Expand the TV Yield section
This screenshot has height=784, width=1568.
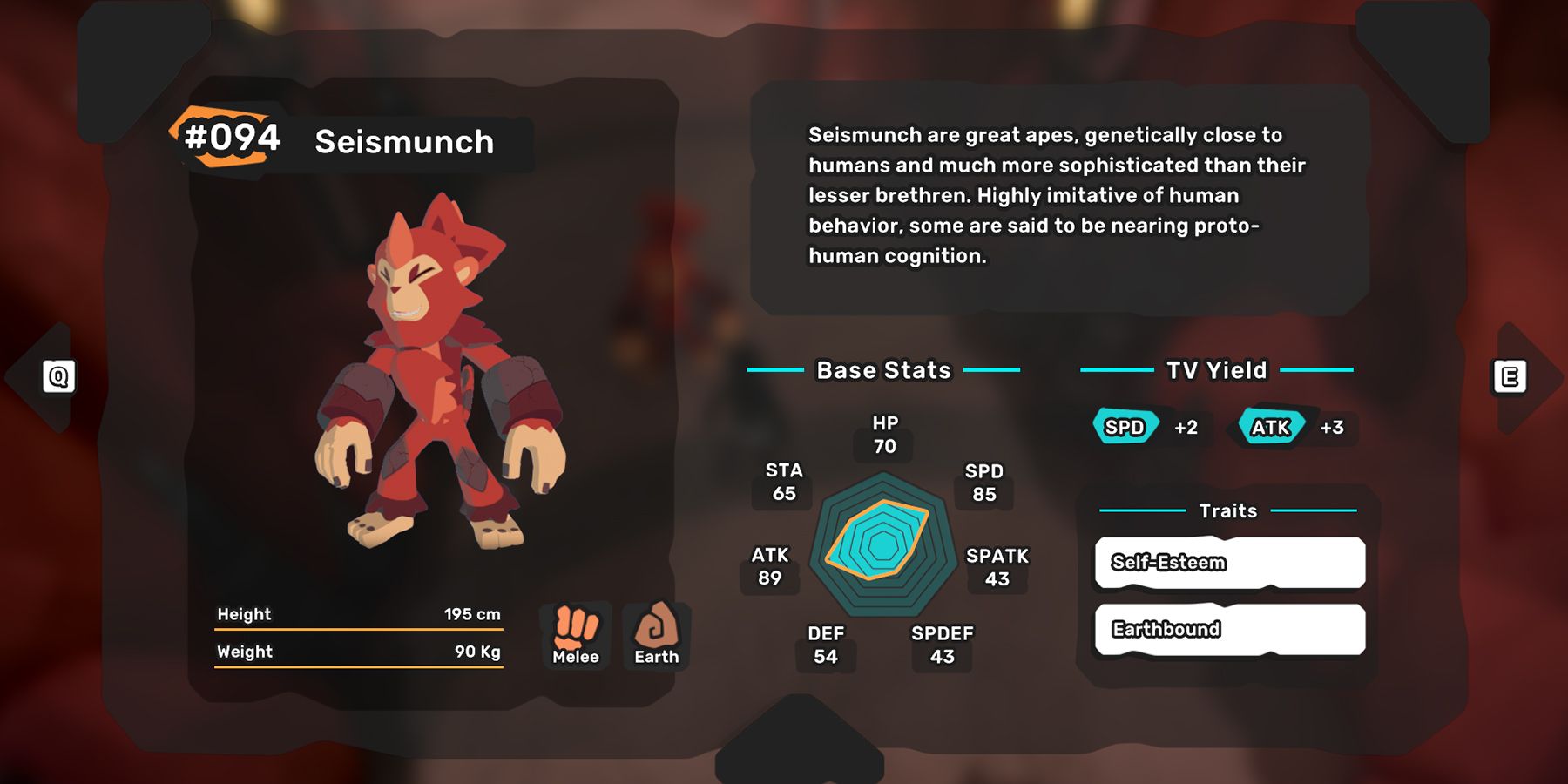tap(1216, 369)
